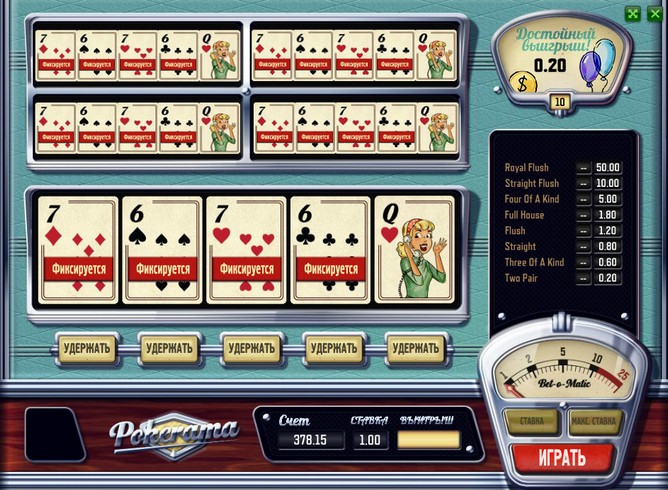Toggle hold button under the Queen of hearts
Image resolution: width=668 pixels, height=490 pixels.
click(416, 348)
